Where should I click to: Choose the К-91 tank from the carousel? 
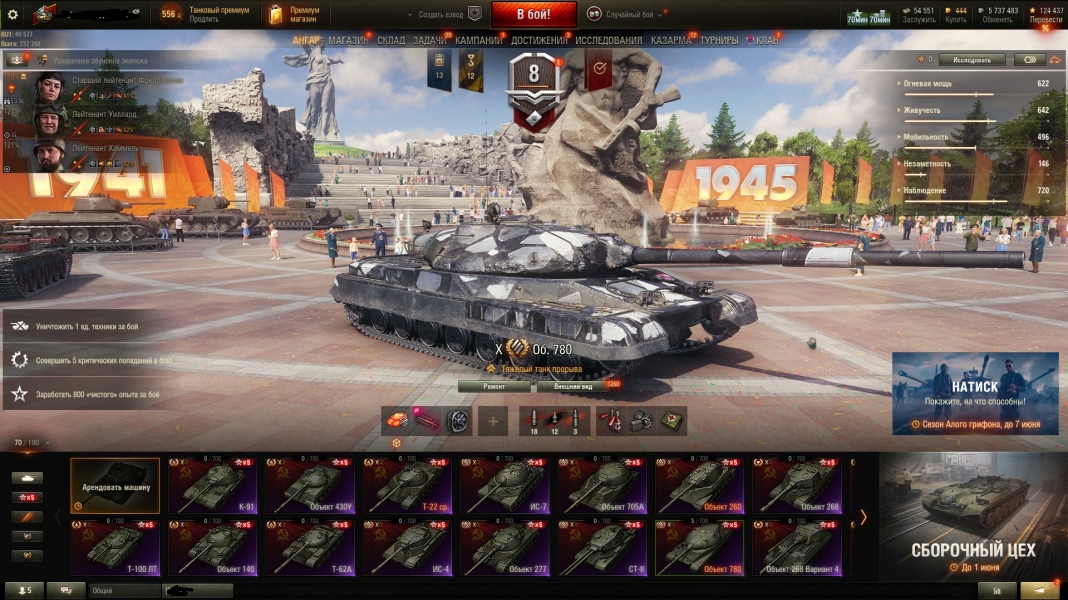coord(213,486)
